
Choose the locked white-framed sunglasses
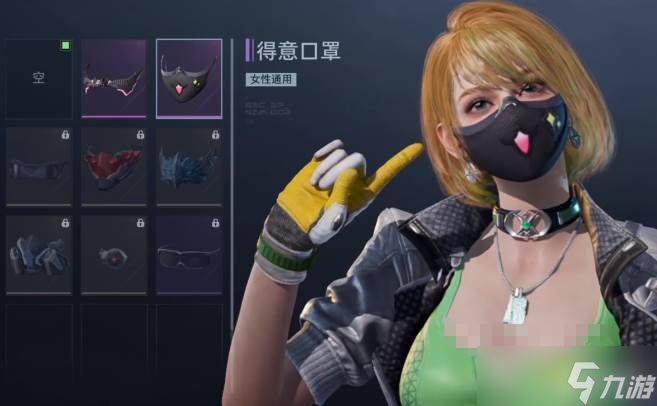point(189,254)
